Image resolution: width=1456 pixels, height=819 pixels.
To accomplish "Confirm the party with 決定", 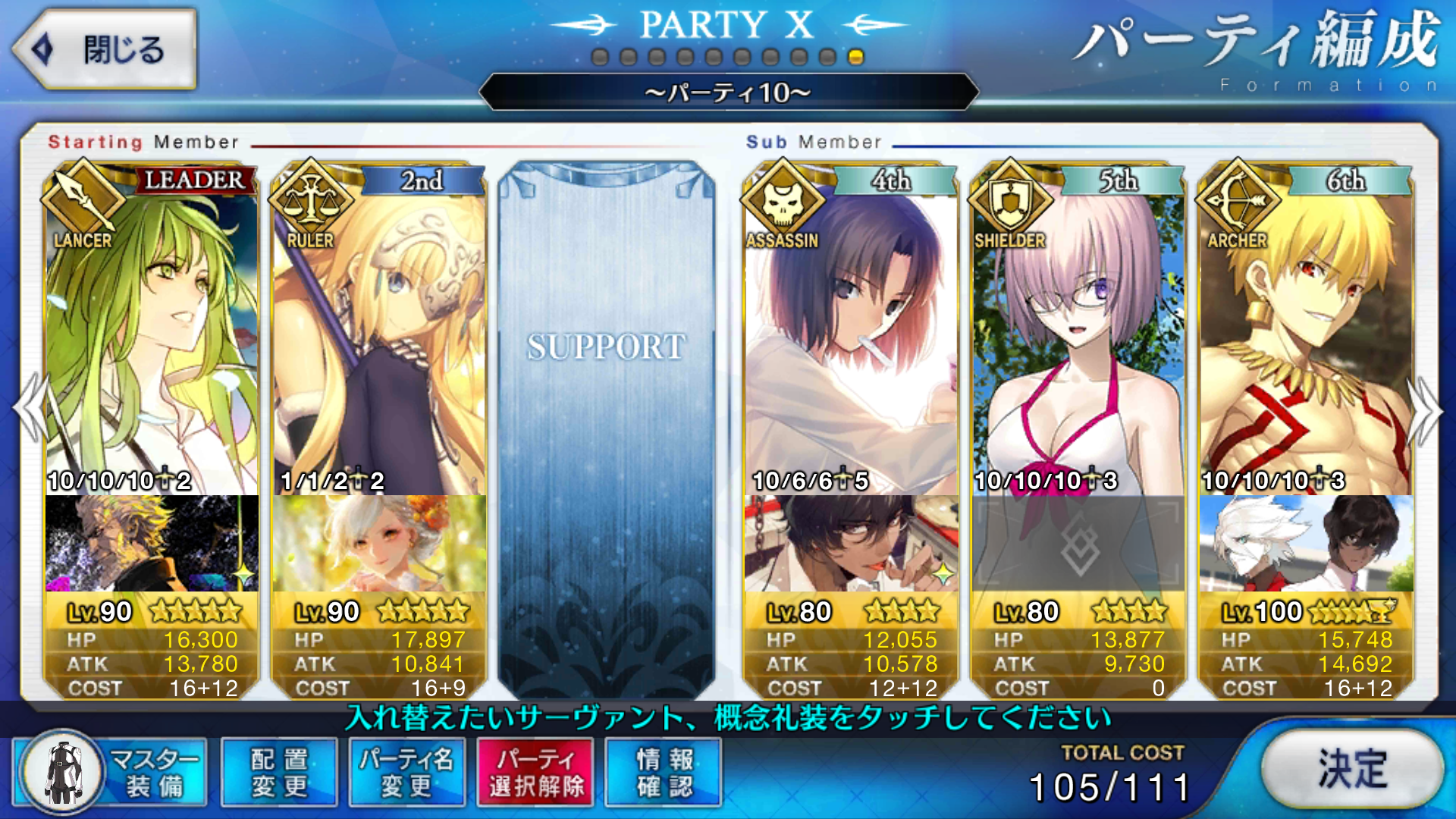I will (1352, 769).
